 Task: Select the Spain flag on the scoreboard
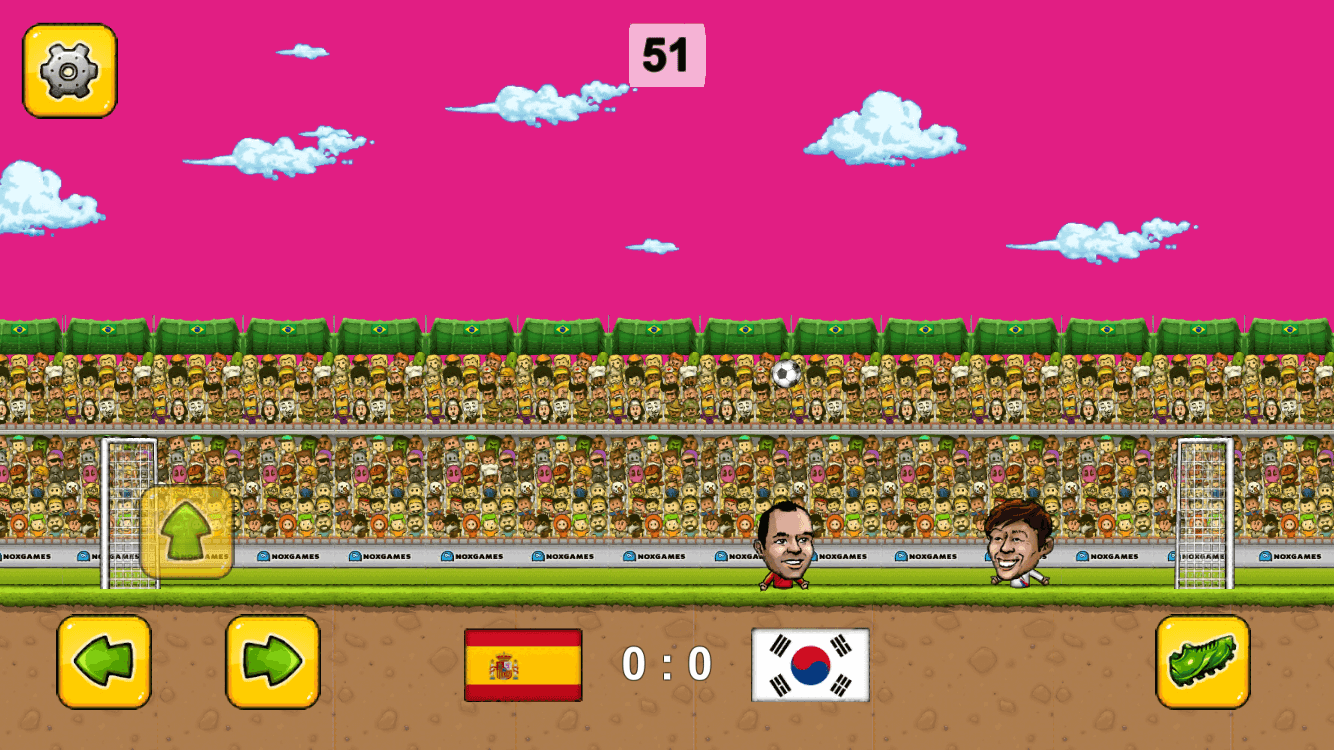tap(521, 662)
